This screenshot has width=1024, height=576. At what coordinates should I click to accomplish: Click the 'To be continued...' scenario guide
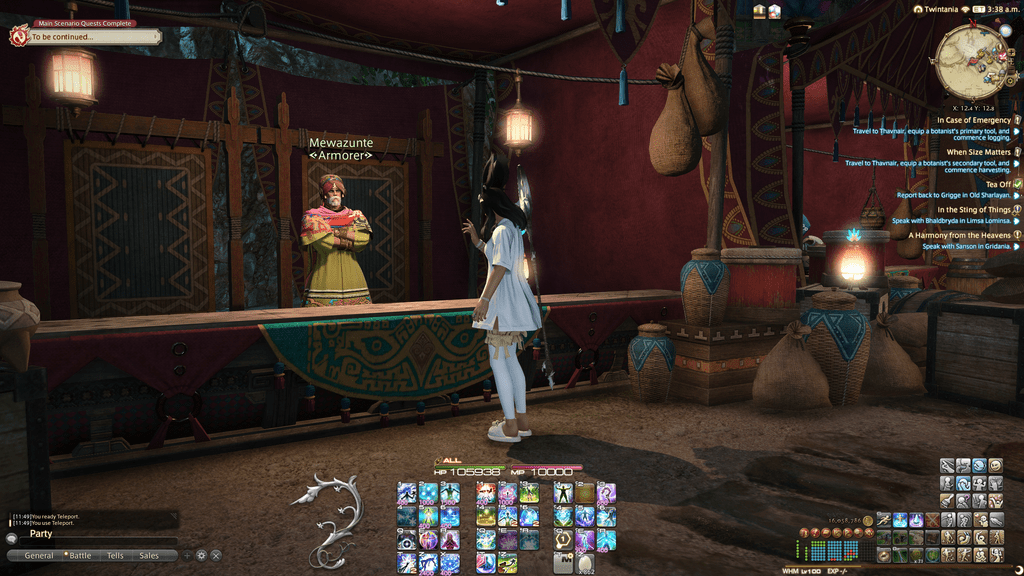[x=90, y=37]
